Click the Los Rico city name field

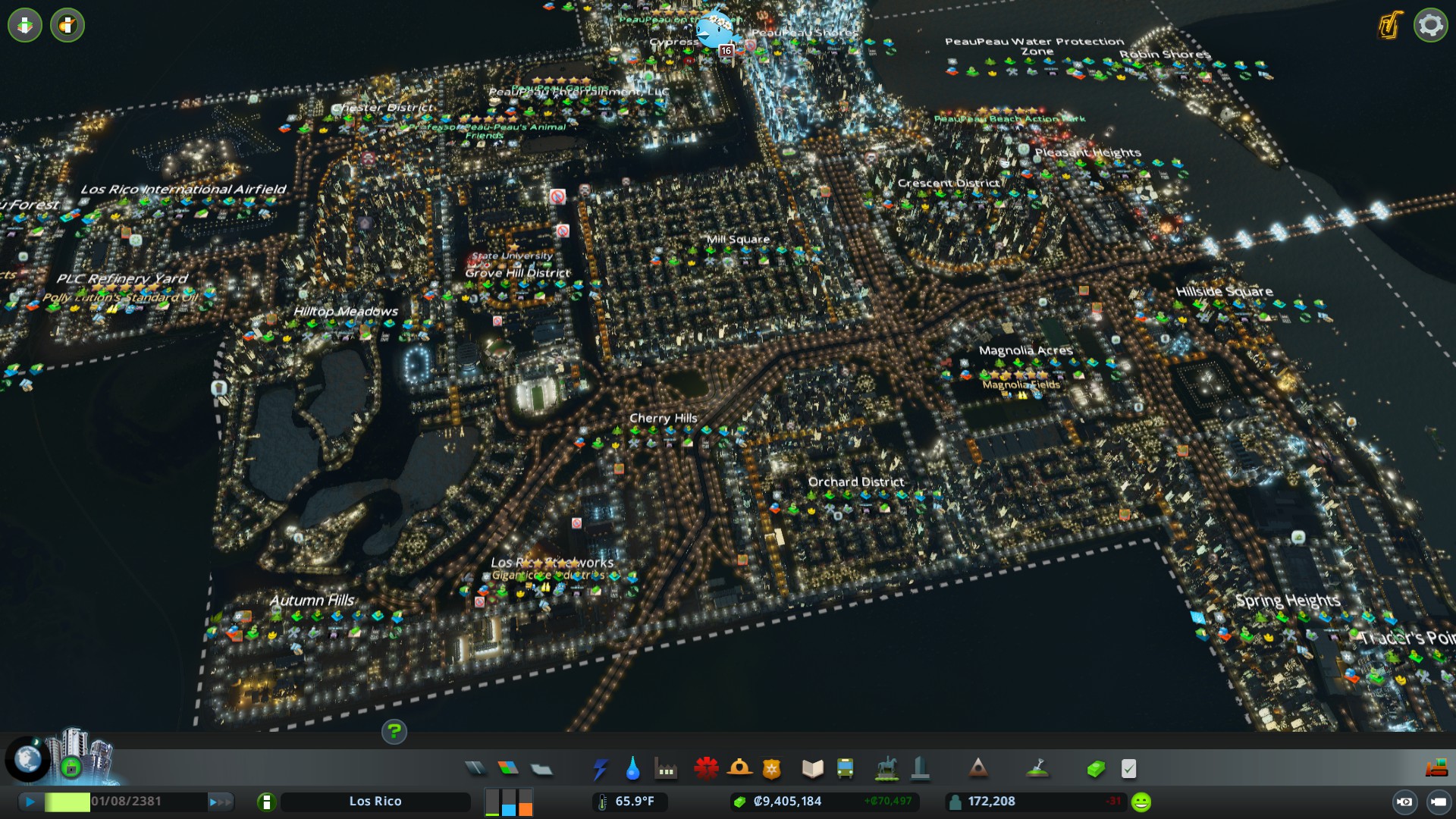pos(376,801)
